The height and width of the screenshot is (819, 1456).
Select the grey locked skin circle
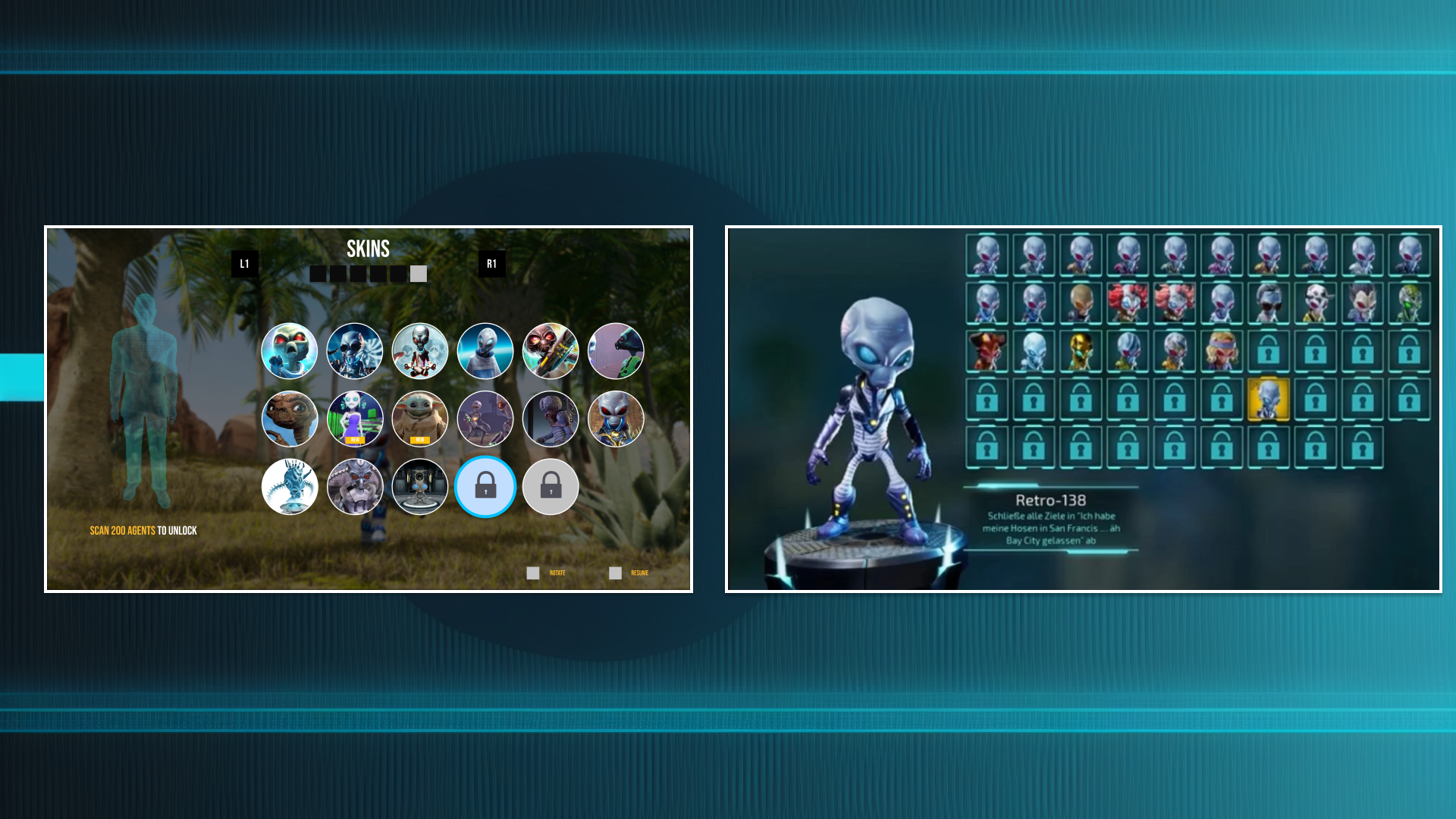pos(551,487)
